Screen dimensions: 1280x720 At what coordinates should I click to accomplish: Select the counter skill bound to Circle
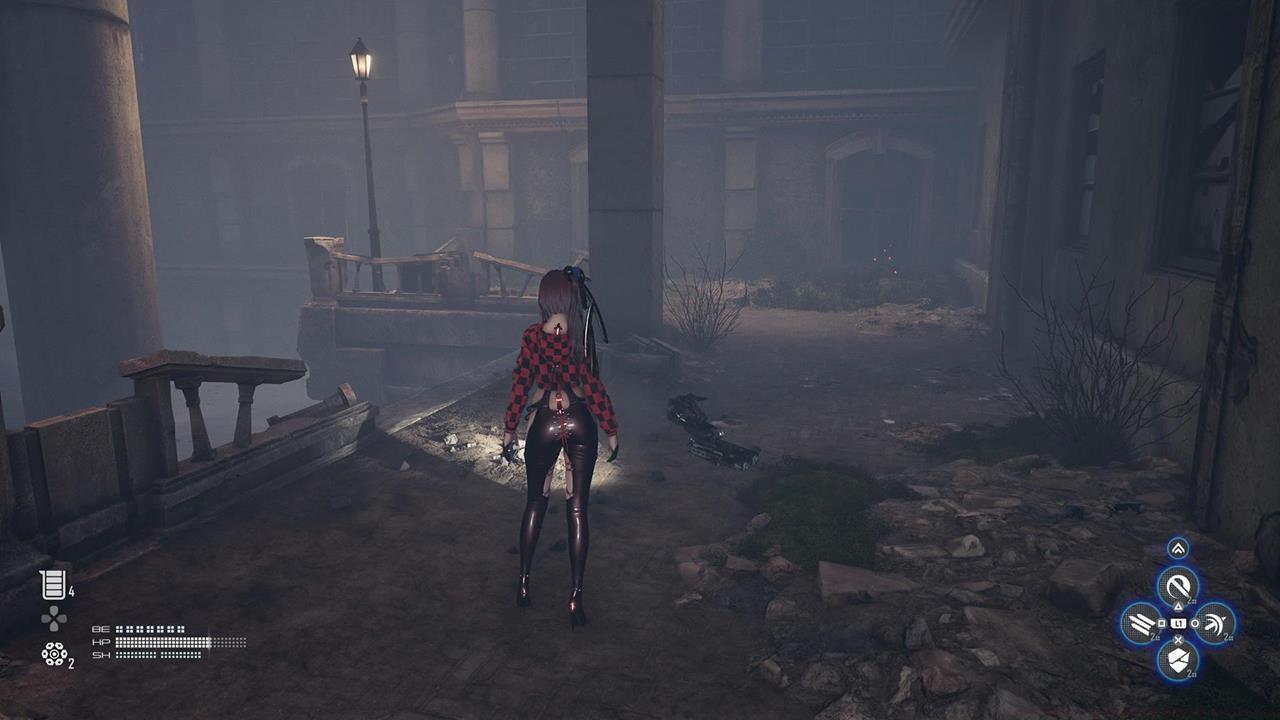click(x=1214, y=623)
